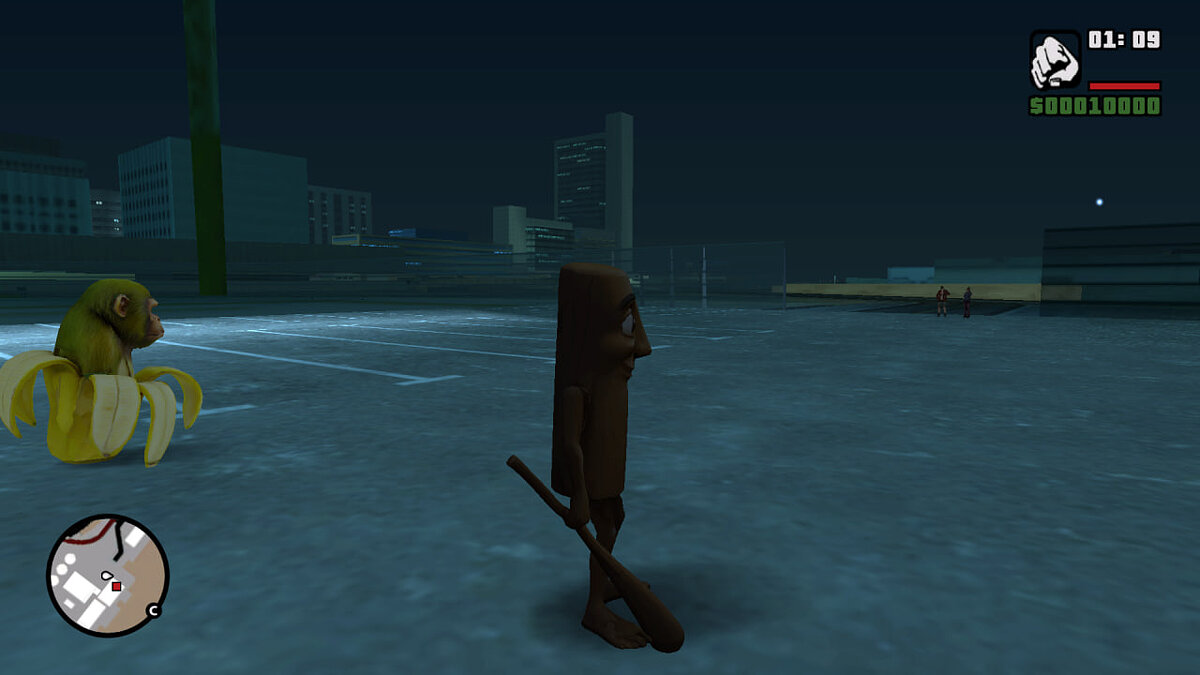Open the circular radar minimap
This screenshot has height=675, width=1200.
coord(107,575)
